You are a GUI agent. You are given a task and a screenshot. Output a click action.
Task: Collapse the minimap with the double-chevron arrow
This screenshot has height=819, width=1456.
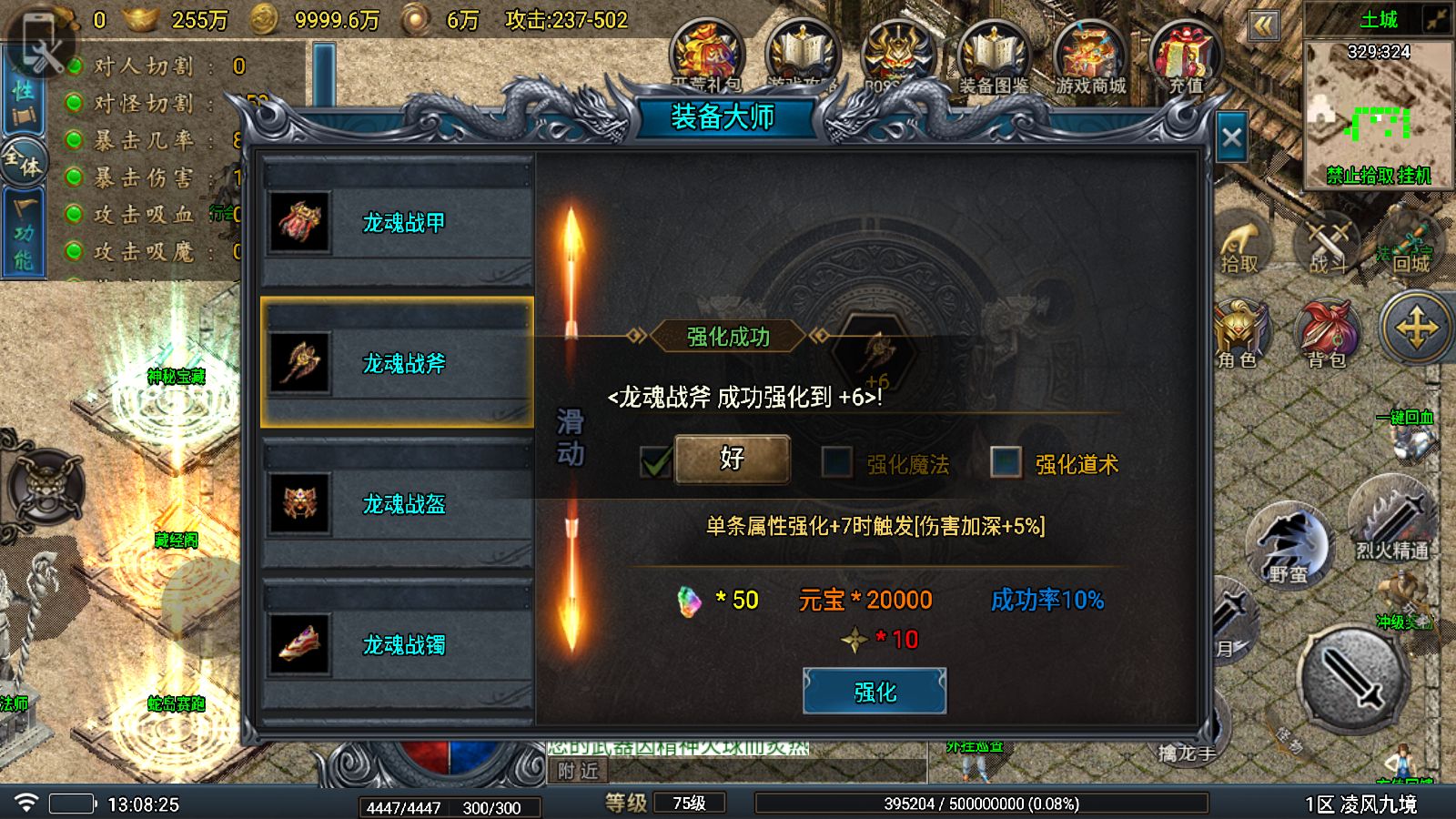1264,27
